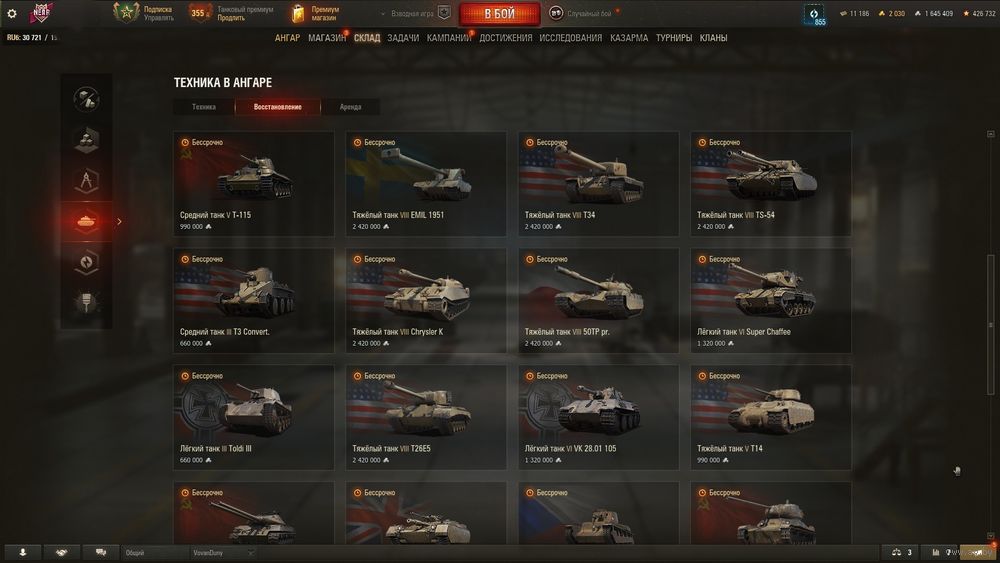The image size is (1000, 563).
Task: Select the EMIL 1951 heavy tank card
Action: coord(426,184)
